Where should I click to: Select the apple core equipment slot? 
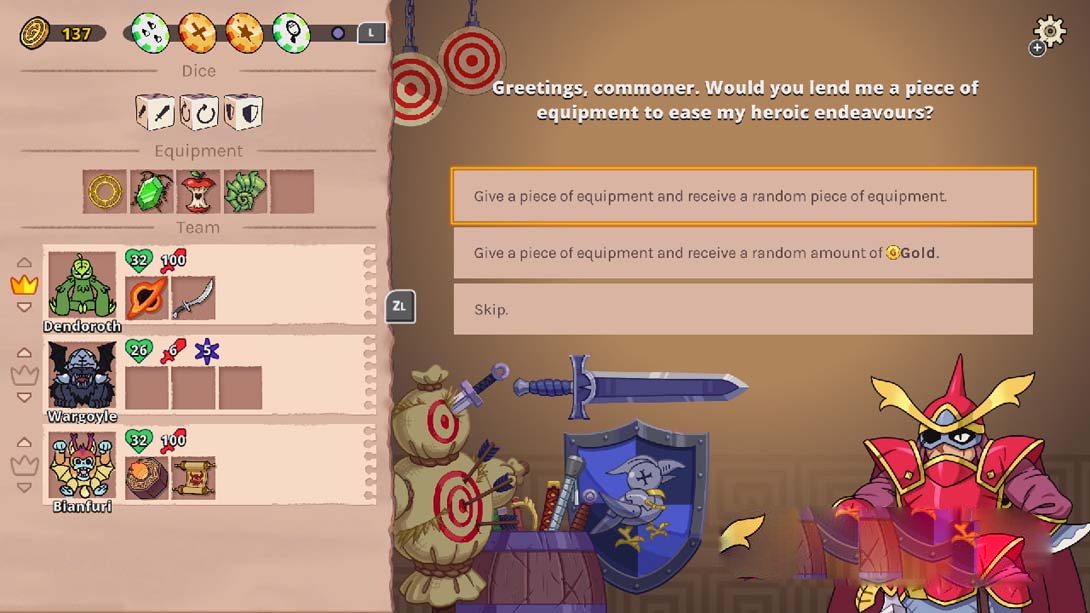pos(198,191)
